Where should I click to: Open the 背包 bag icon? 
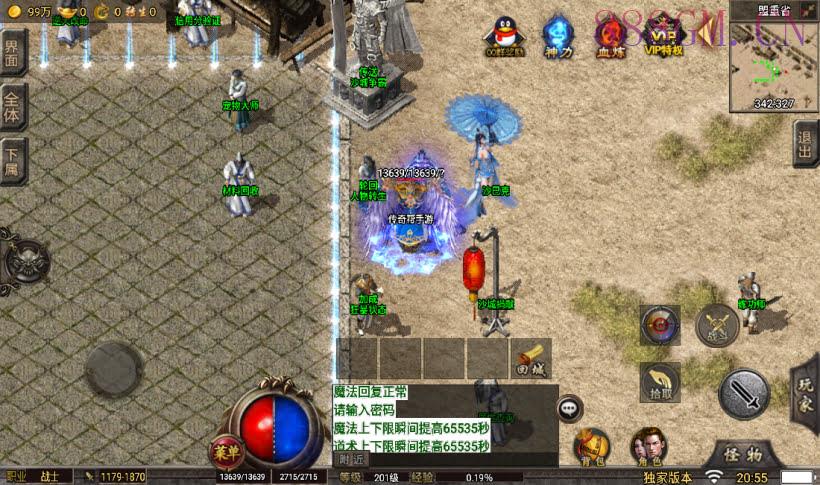coord(592,446)
